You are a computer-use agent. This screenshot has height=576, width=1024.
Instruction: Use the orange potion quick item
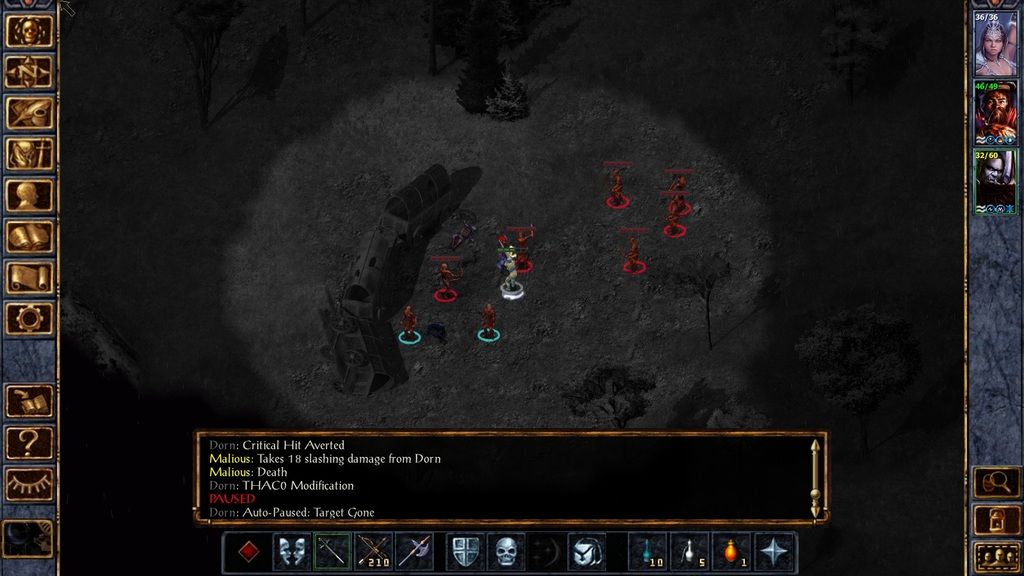pyautogui.click(x=732, y=551)
